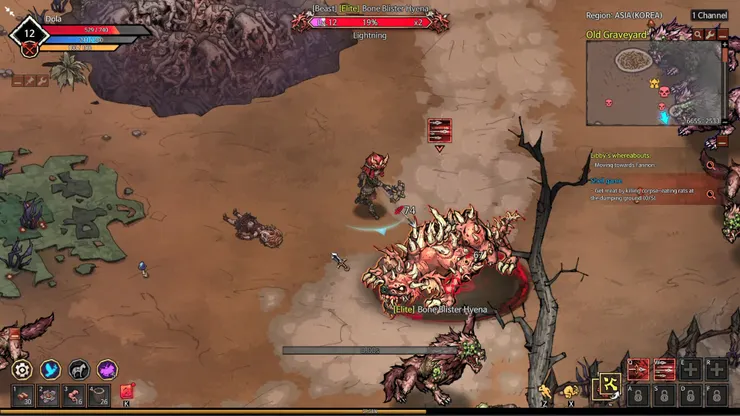Screen dimensions: 740x416
Task: Use the meat item in slot 1
Action: click(22, 395)
